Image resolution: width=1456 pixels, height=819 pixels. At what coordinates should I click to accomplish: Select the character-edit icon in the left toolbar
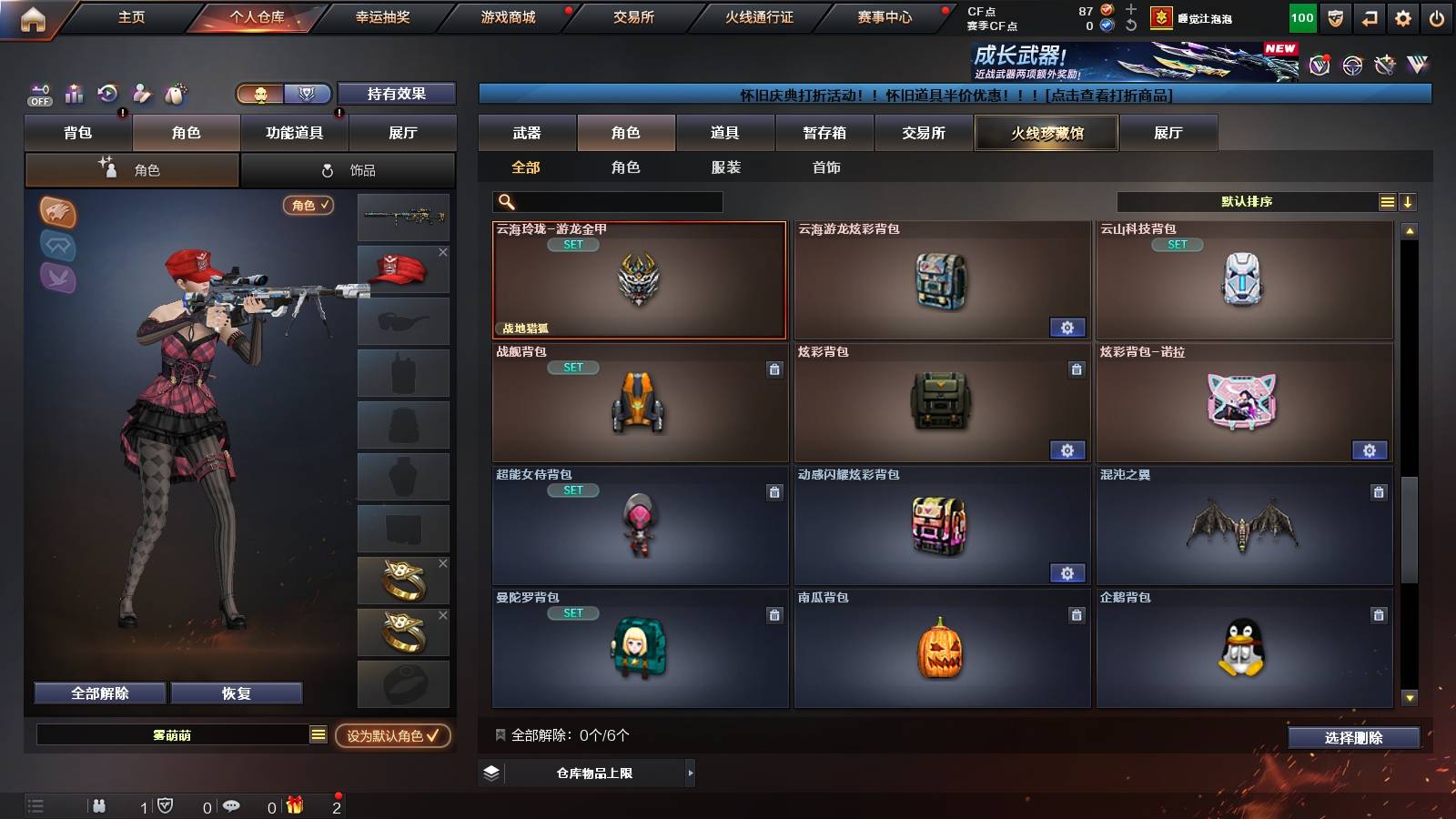coord(141,94)
